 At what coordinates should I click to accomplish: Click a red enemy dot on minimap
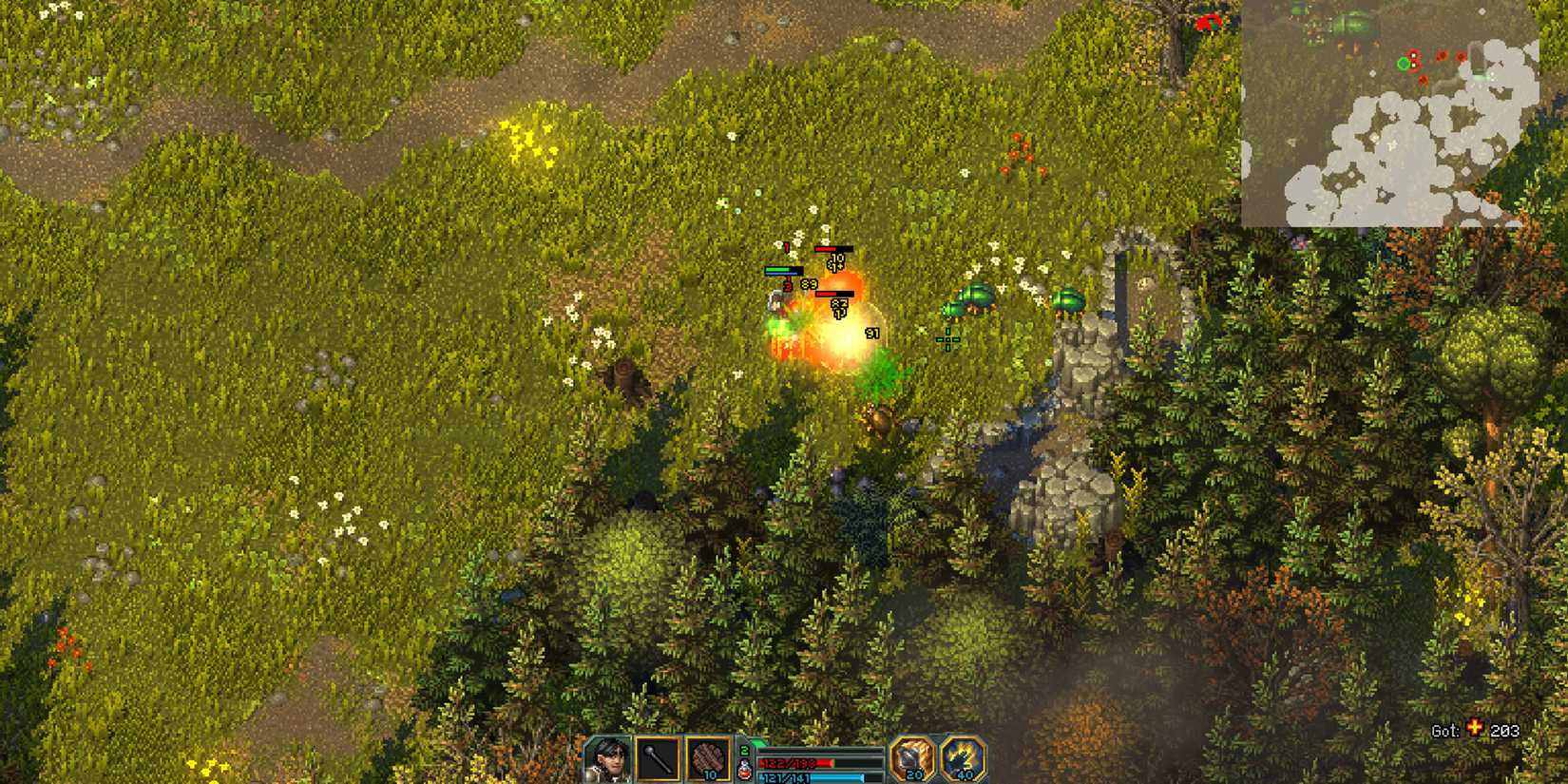tap(1441, 55)
